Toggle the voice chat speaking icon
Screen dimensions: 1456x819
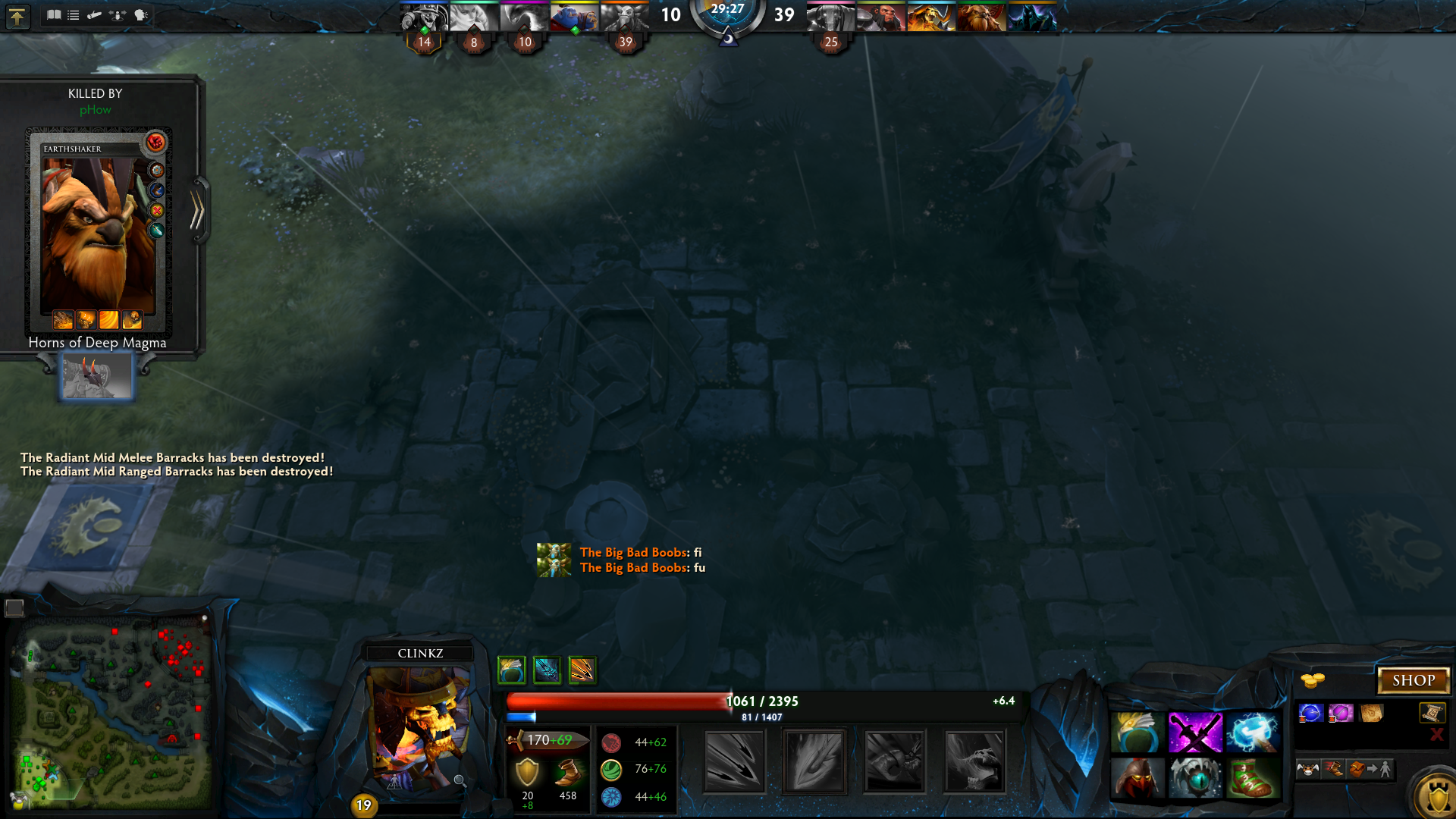pos(141,14)
